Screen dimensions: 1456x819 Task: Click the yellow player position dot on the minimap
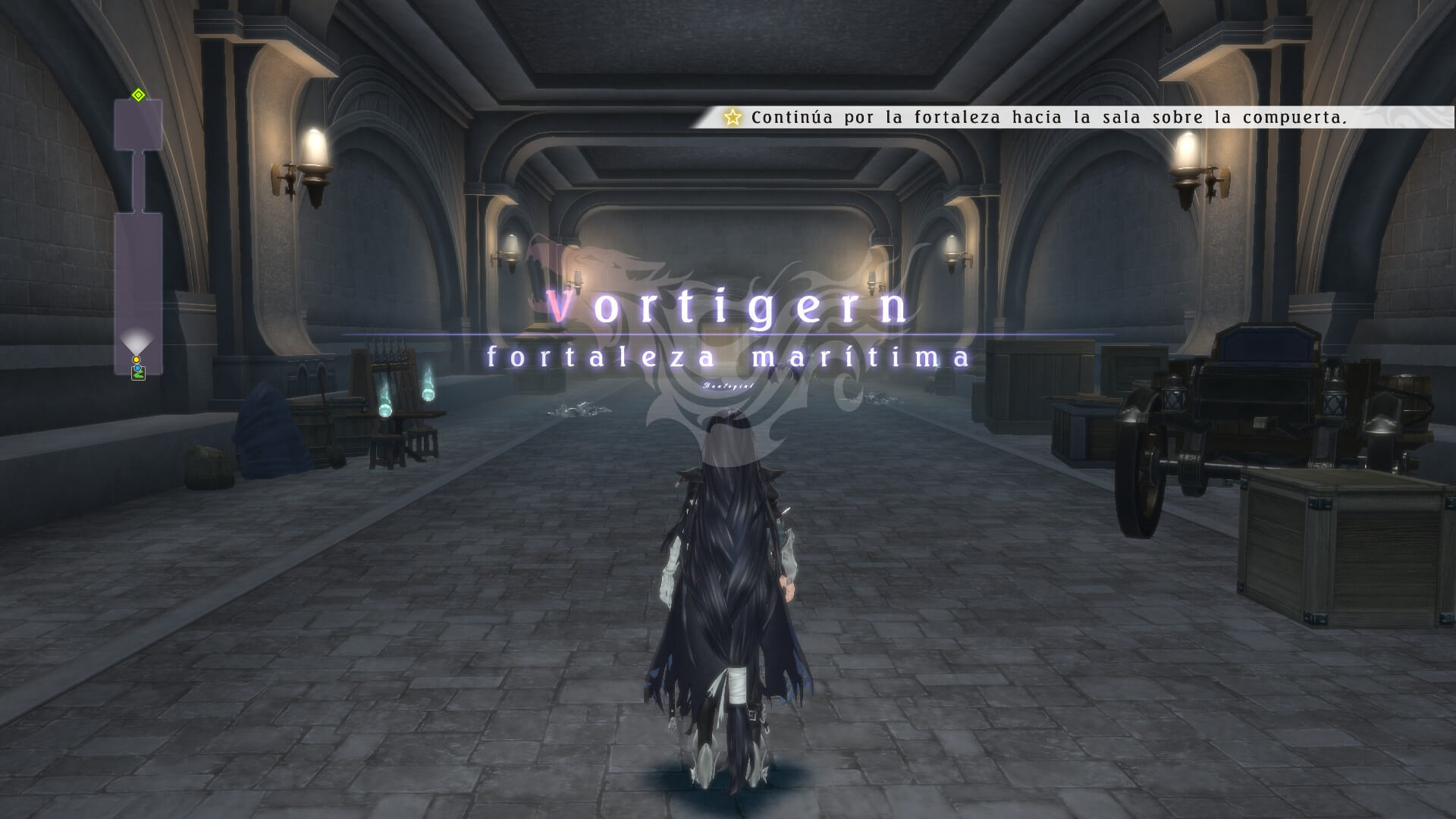(x=136, y=359)
